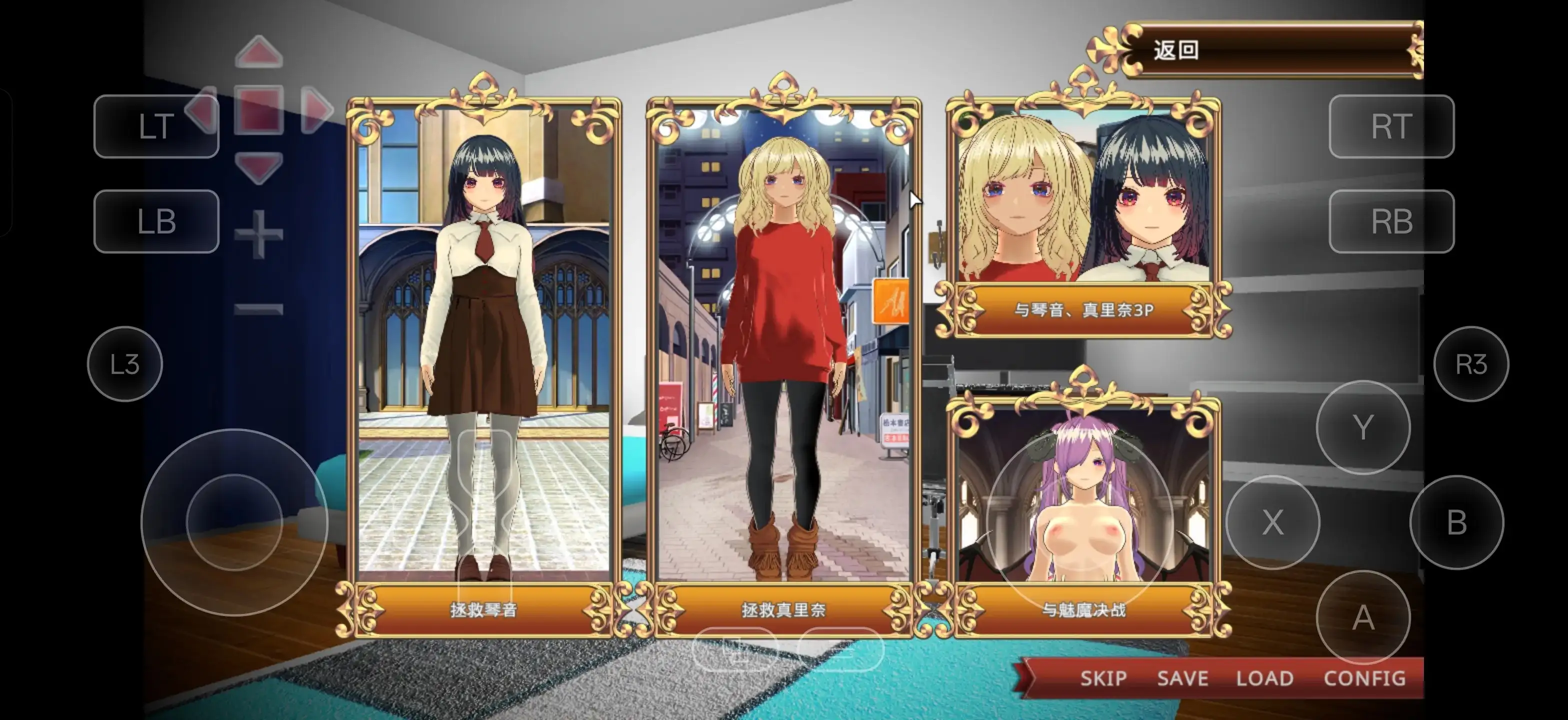Tap the RB overlay button

[x=1391, y=221]
